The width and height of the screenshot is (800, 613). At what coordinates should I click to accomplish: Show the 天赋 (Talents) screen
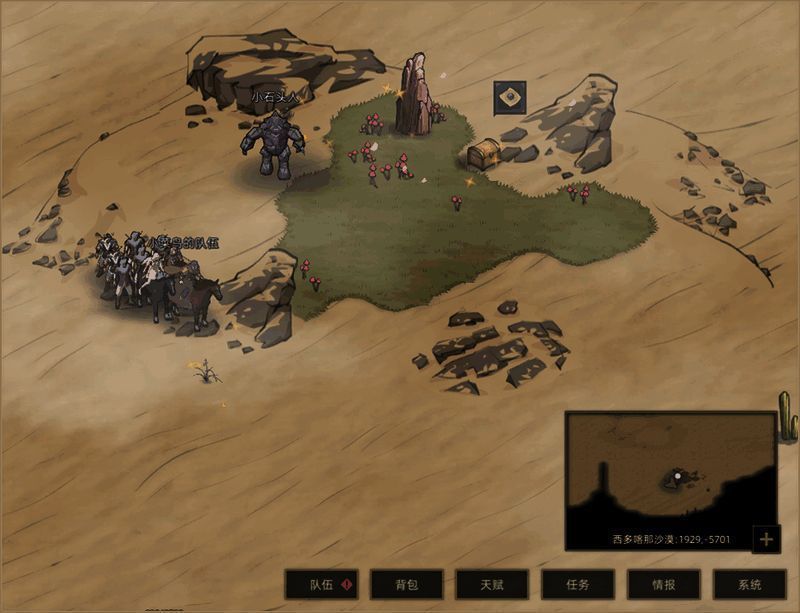[x=492, y=585]
